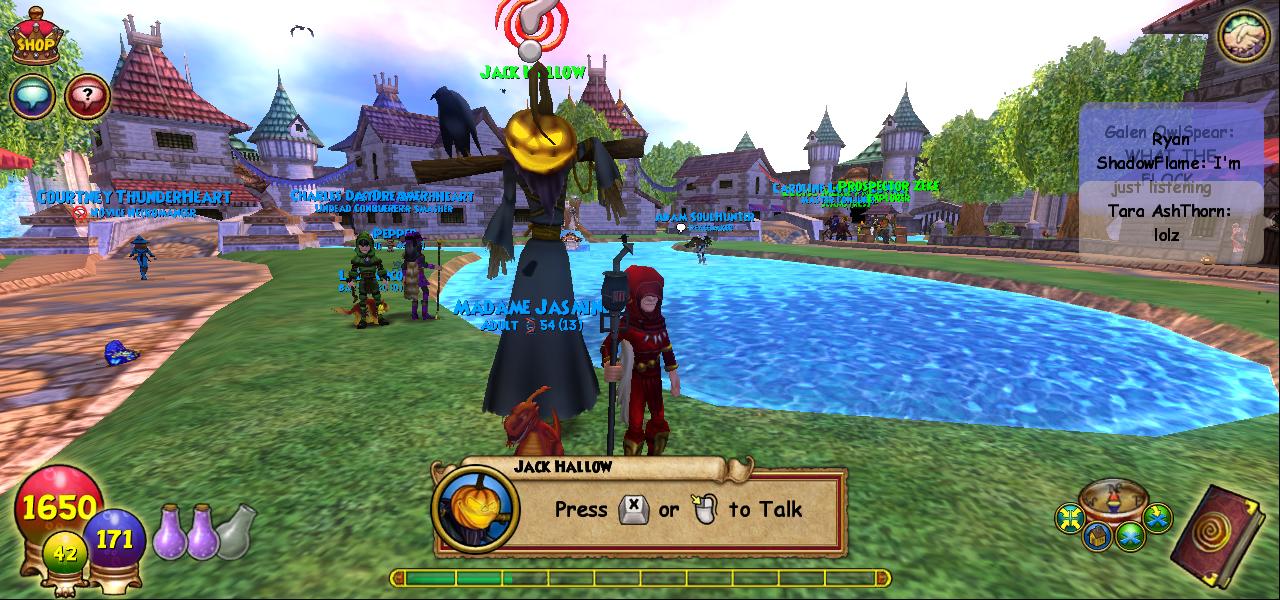The image size is (1280, 600).
Task: Click the yellow arrows button beside the compass
Action: [x=1071, y=518]
